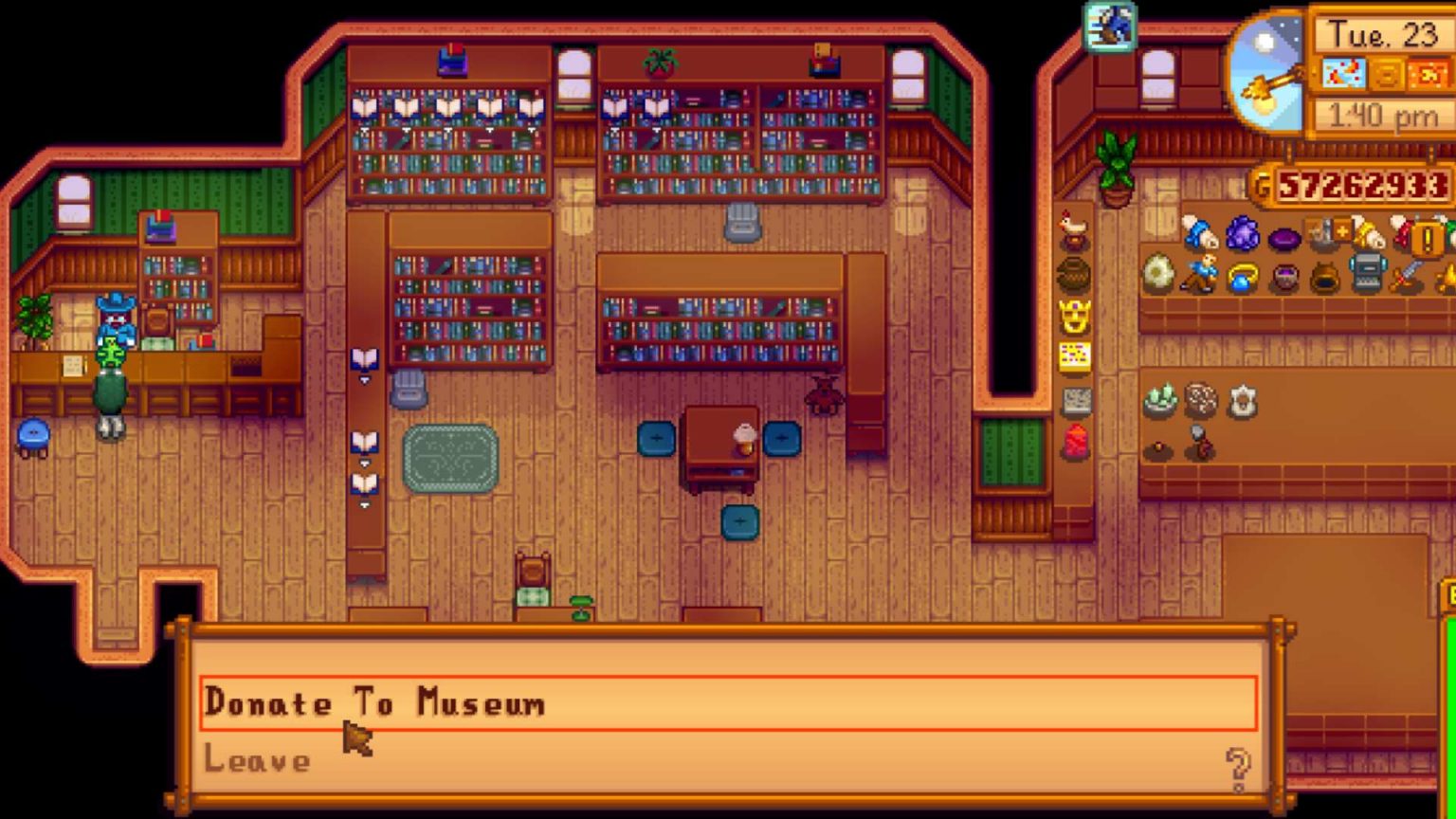Click the falling-leaves weather icon in the HUD
Viewport: 1456px width, 819px height.
click(1341, 71)
